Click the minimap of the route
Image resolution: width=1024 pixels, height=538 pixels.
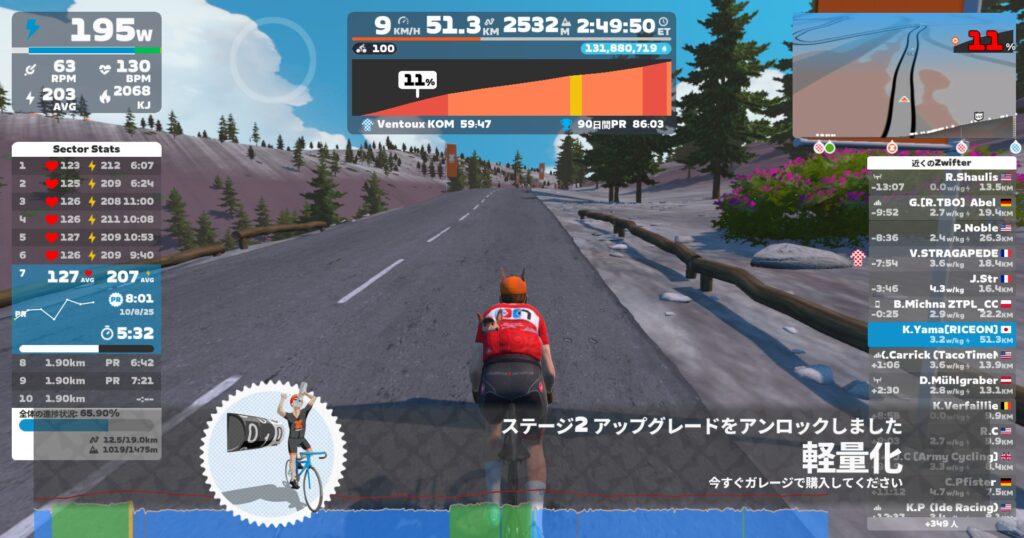[x=905, y=80]
